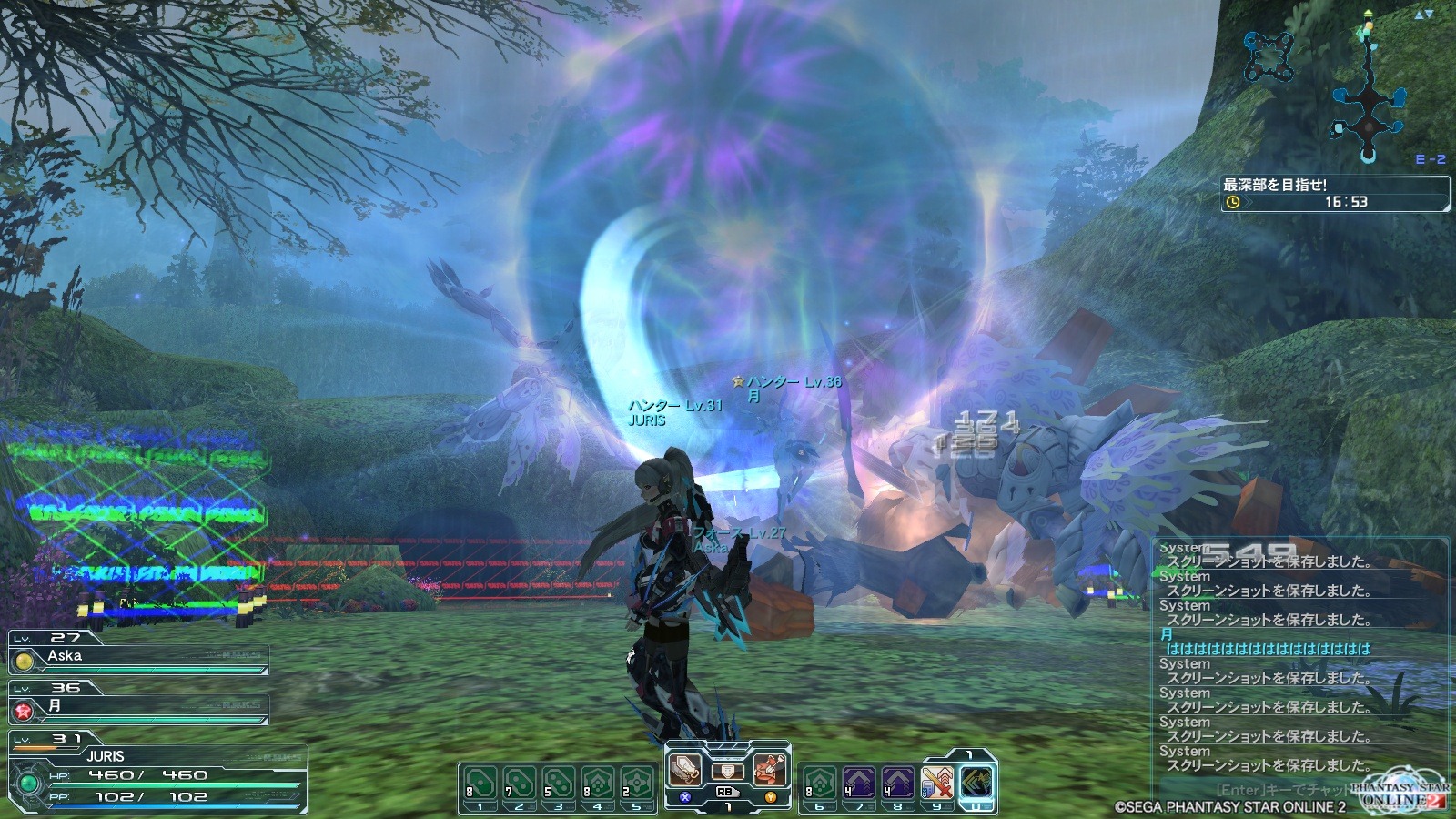The width and height of the screenshot is (1456, 819).
Task: Click the 最深部を目指せ! objective tracker
Action: (x=1334, y=193)
